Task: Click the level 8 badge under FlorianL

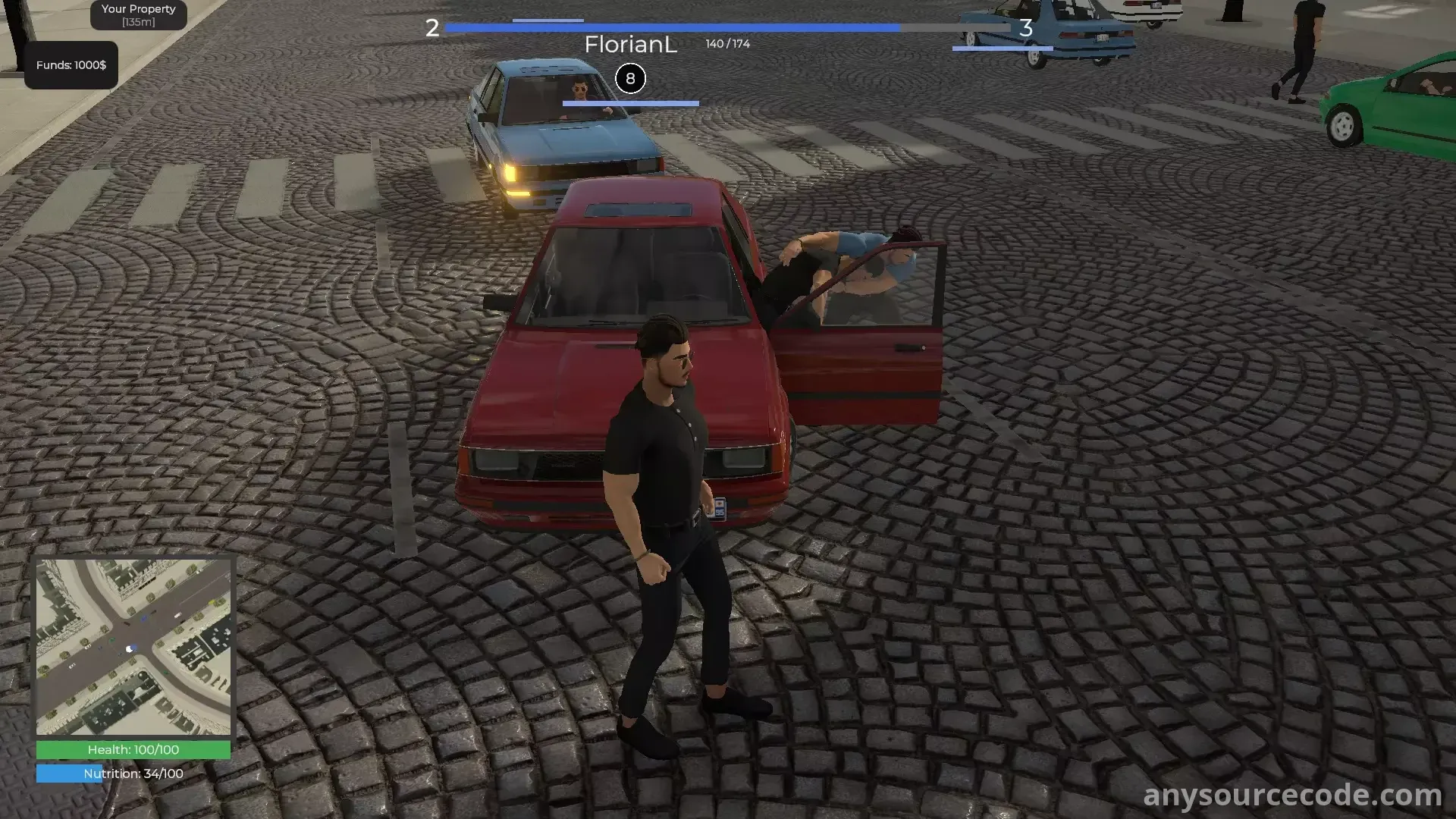Action: [x=630, y=79]
